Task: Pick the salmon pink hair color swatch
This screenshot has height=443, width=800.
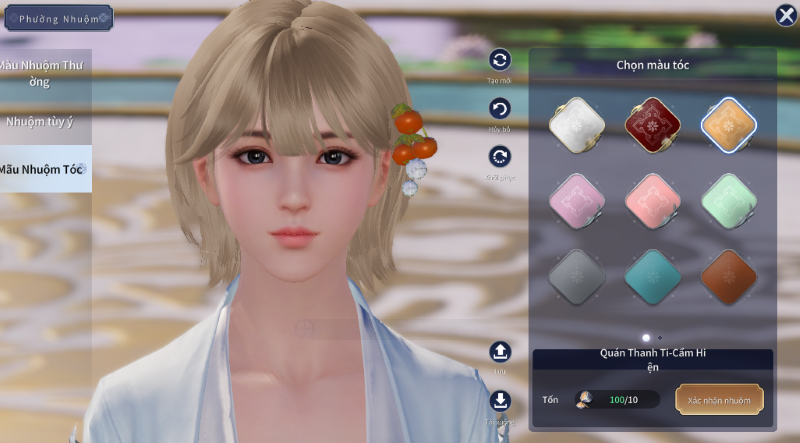Action: coord(652,199)
